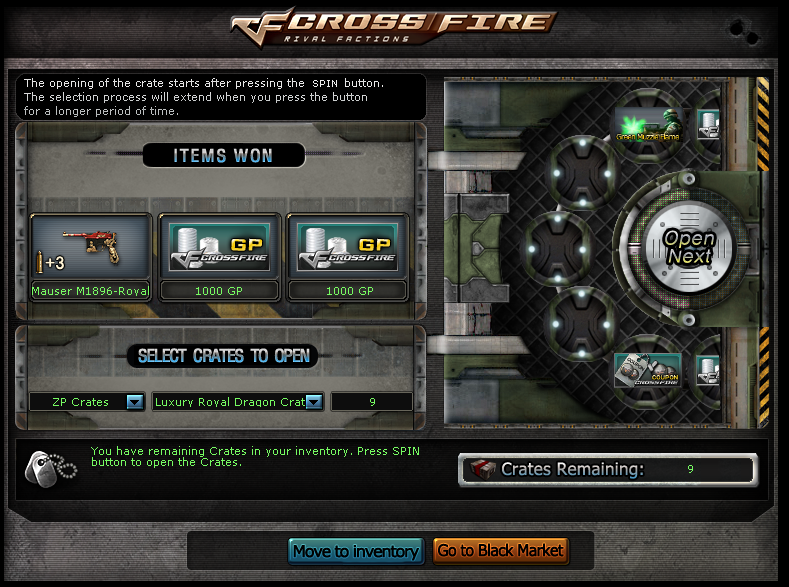Go to Black Market
789x587 pixels.
coord(501,551)
